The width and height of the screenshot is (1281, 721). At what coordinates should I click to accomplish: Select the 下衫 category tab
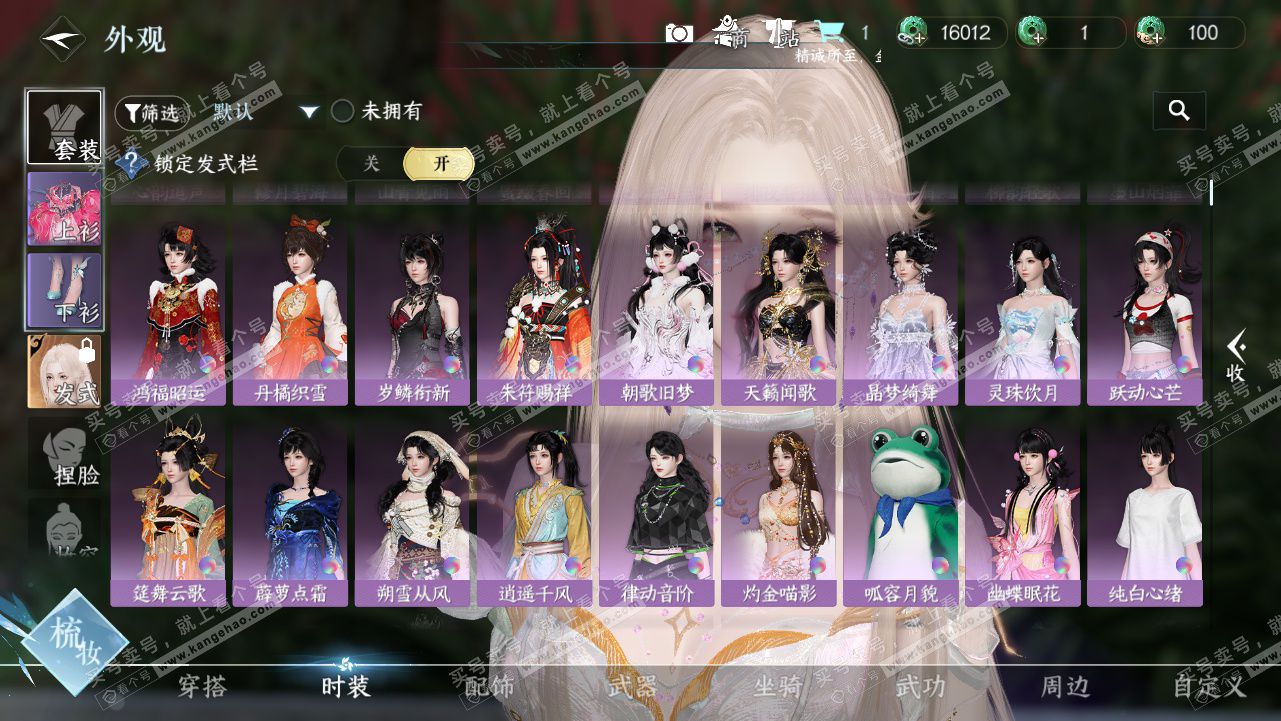click(x=64, y=290)
